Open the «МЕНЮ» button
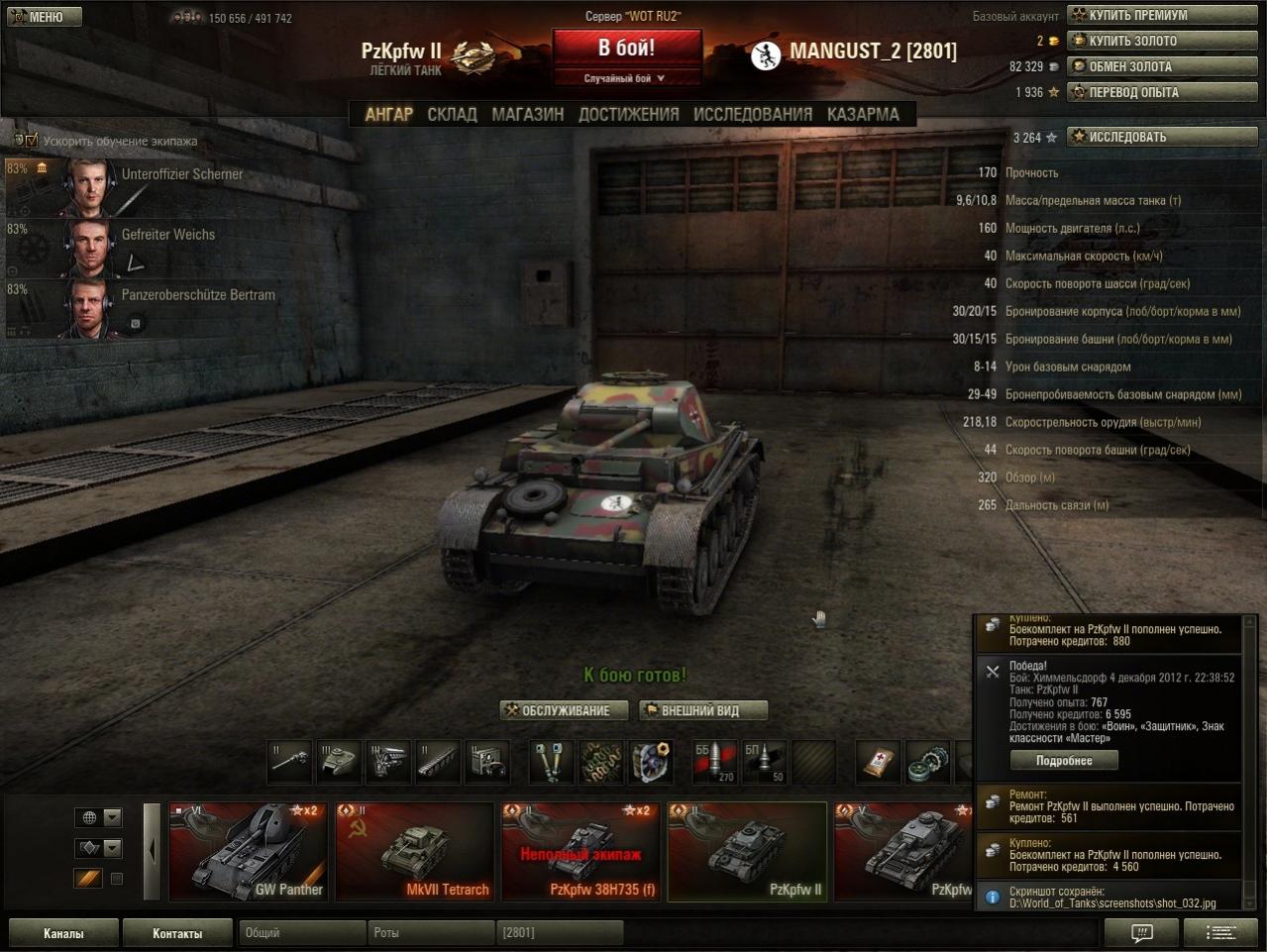 click(43, 16)
